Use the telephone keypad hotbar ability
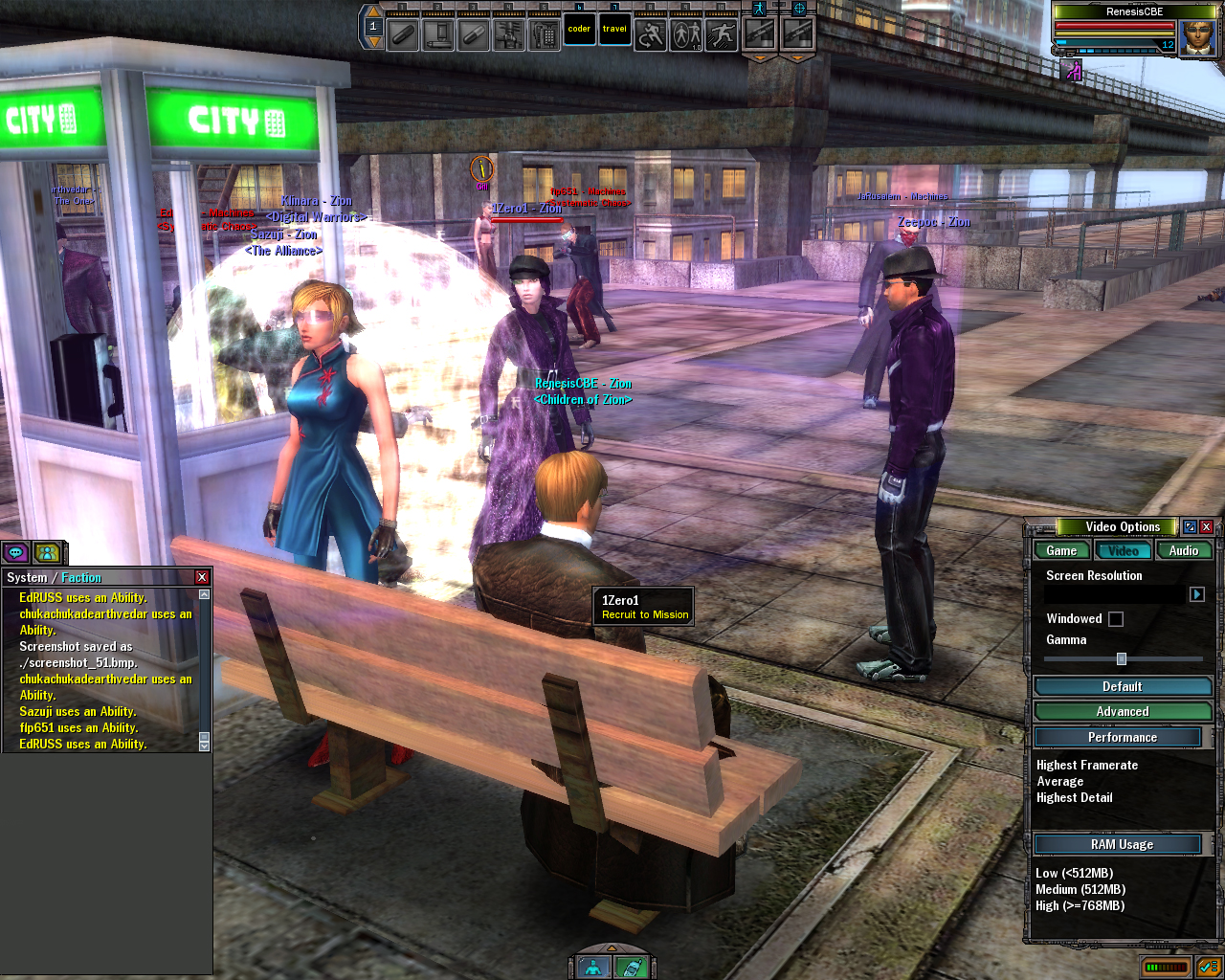This screenshot has height=980, width=1225. point(544,34)
